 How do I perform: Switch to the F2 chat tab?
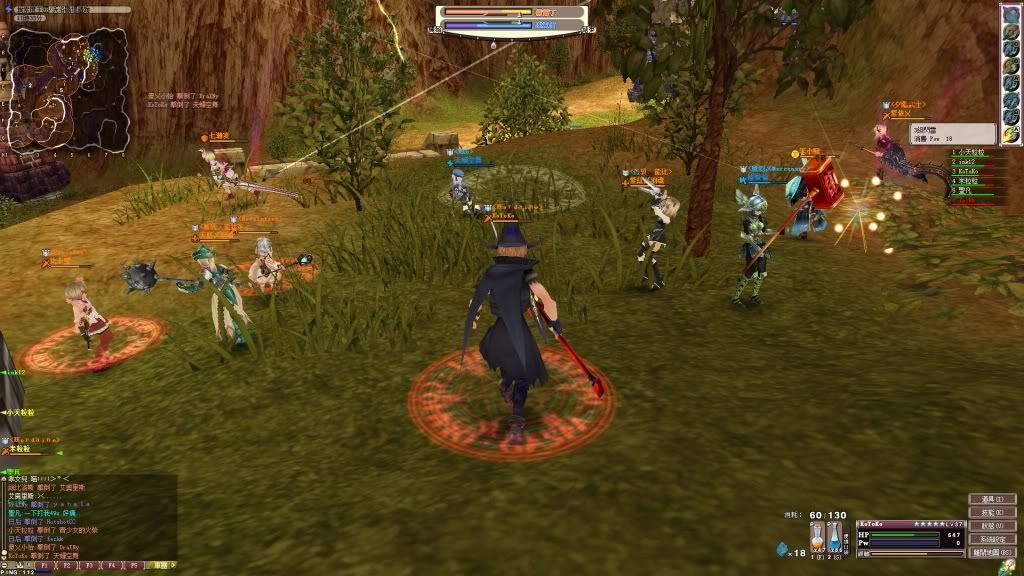click(66, 565)
